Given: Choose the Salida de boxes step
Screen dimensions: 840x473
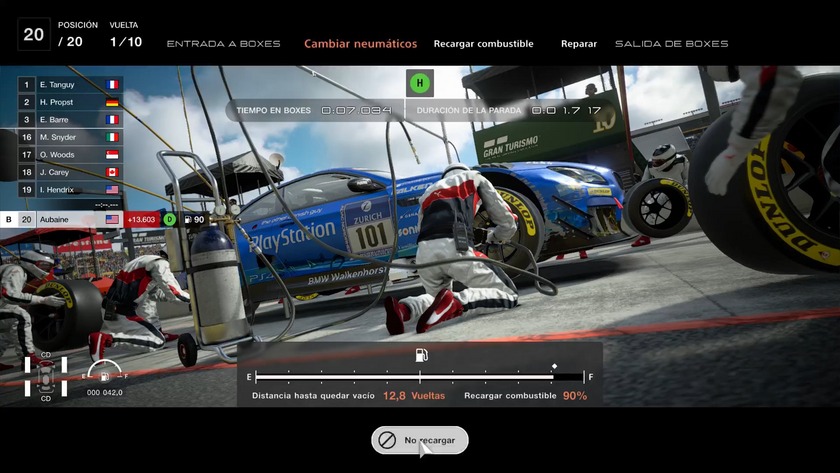Looking at the screenshot, I should point(671,44).
